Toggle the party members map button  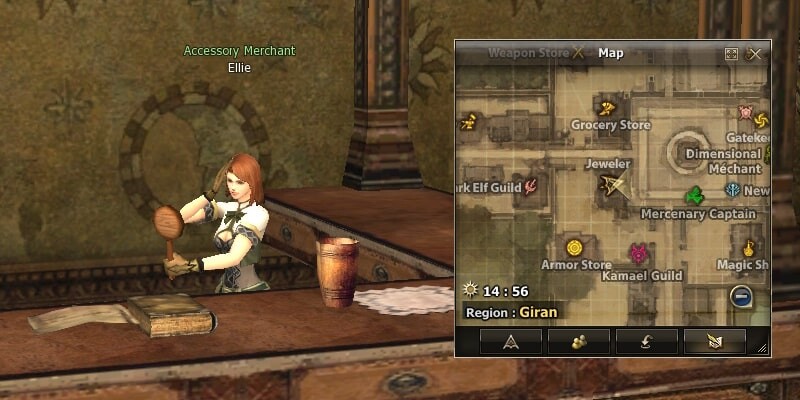[x=578, y=341]
